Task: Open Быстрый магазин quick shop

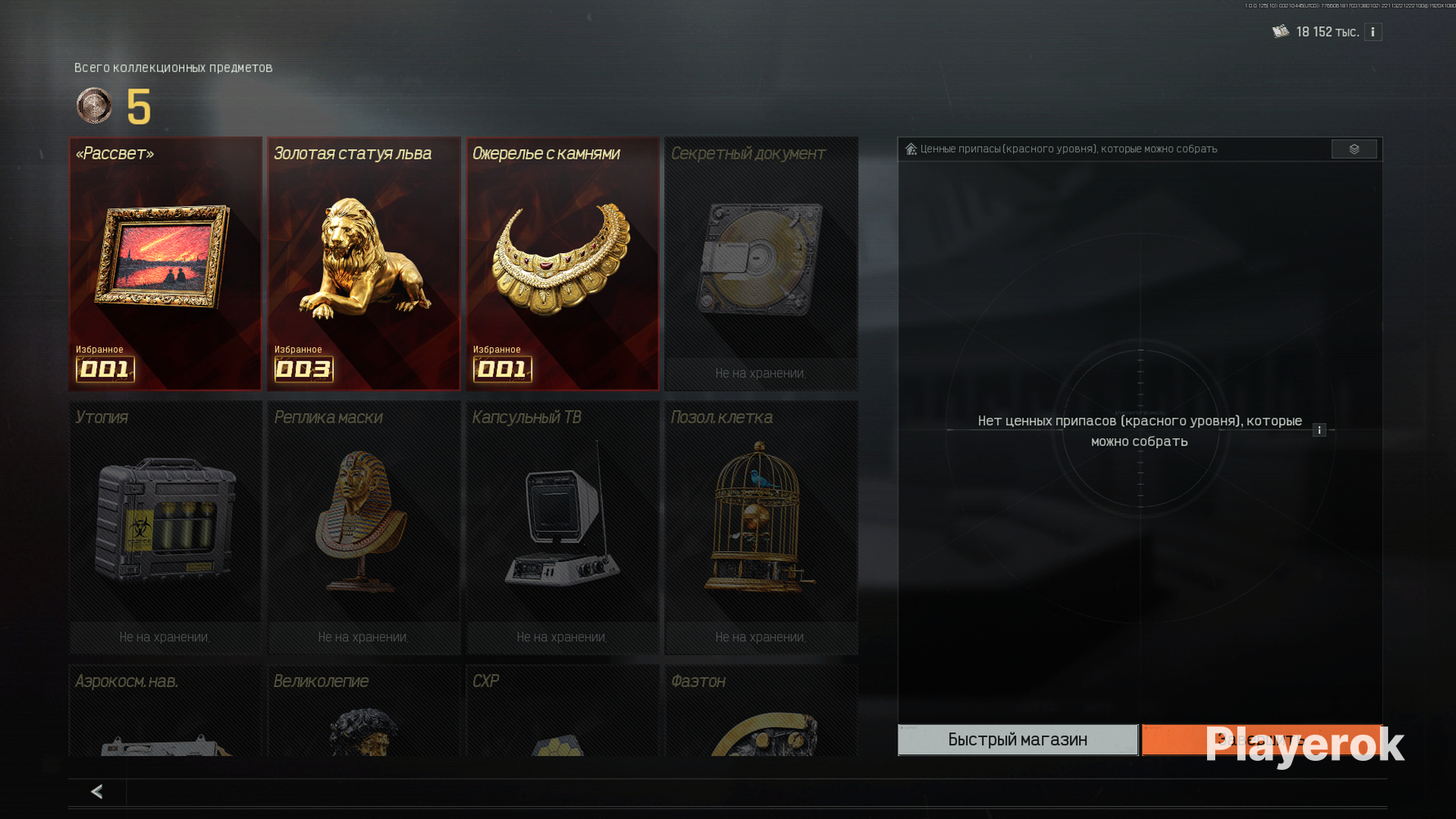Action: [1017, 740]
